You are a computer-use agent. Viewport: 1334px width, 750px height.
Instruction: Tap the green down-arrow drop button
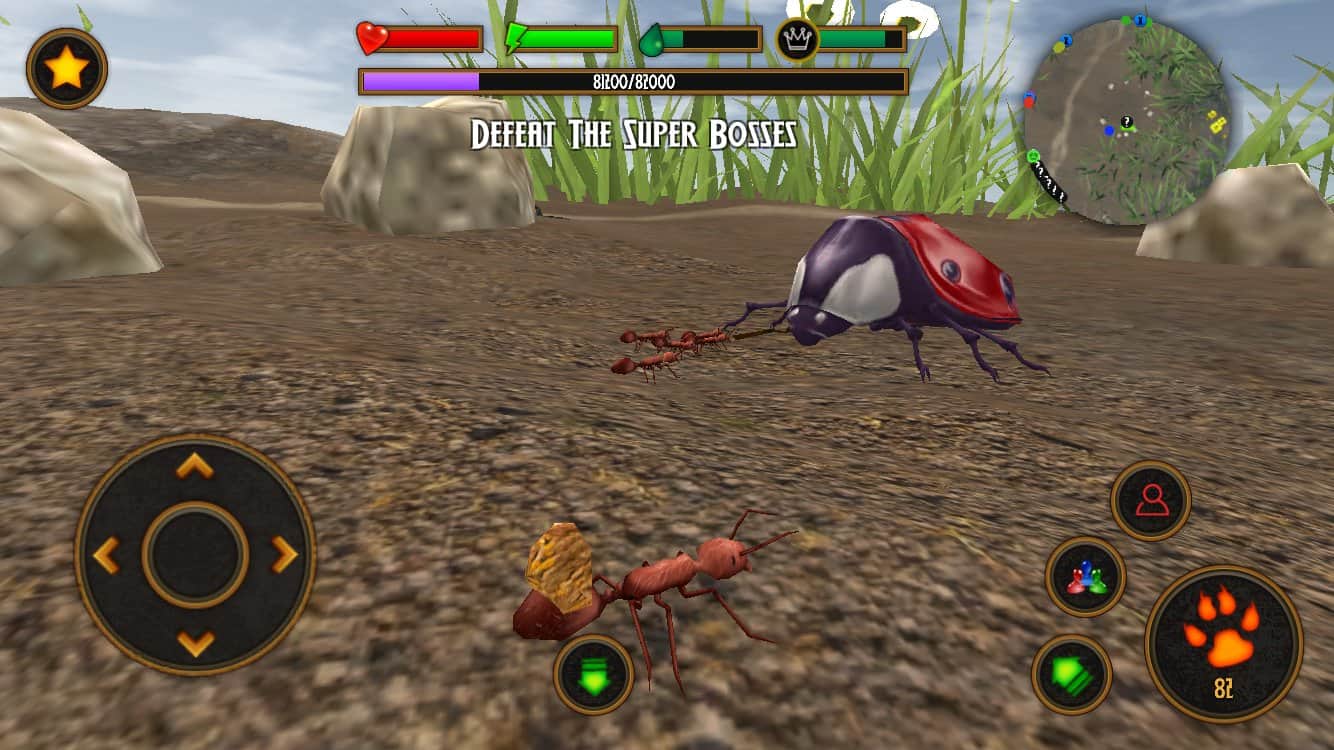[593, 675]
